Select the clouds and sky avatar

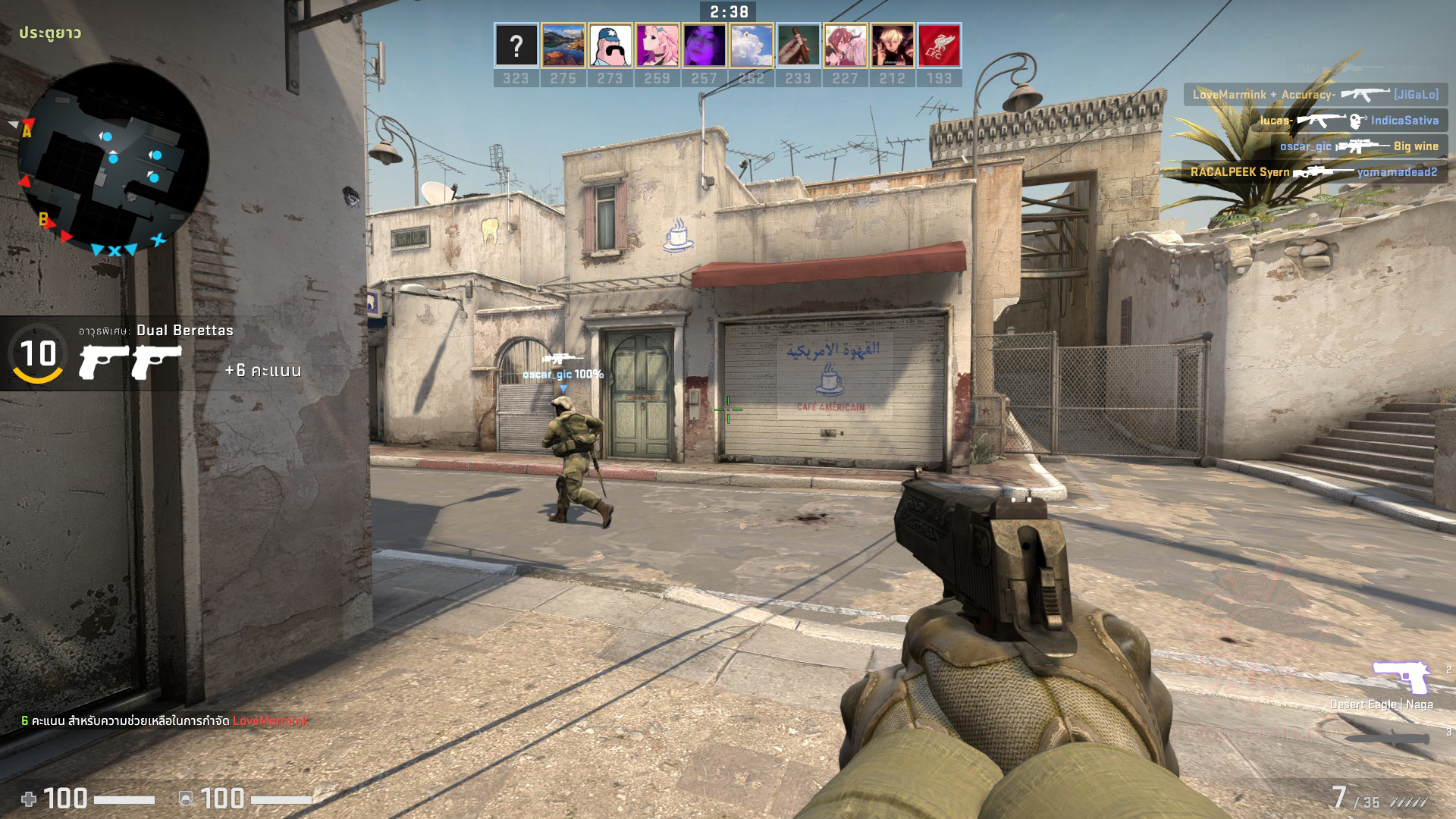751,45
